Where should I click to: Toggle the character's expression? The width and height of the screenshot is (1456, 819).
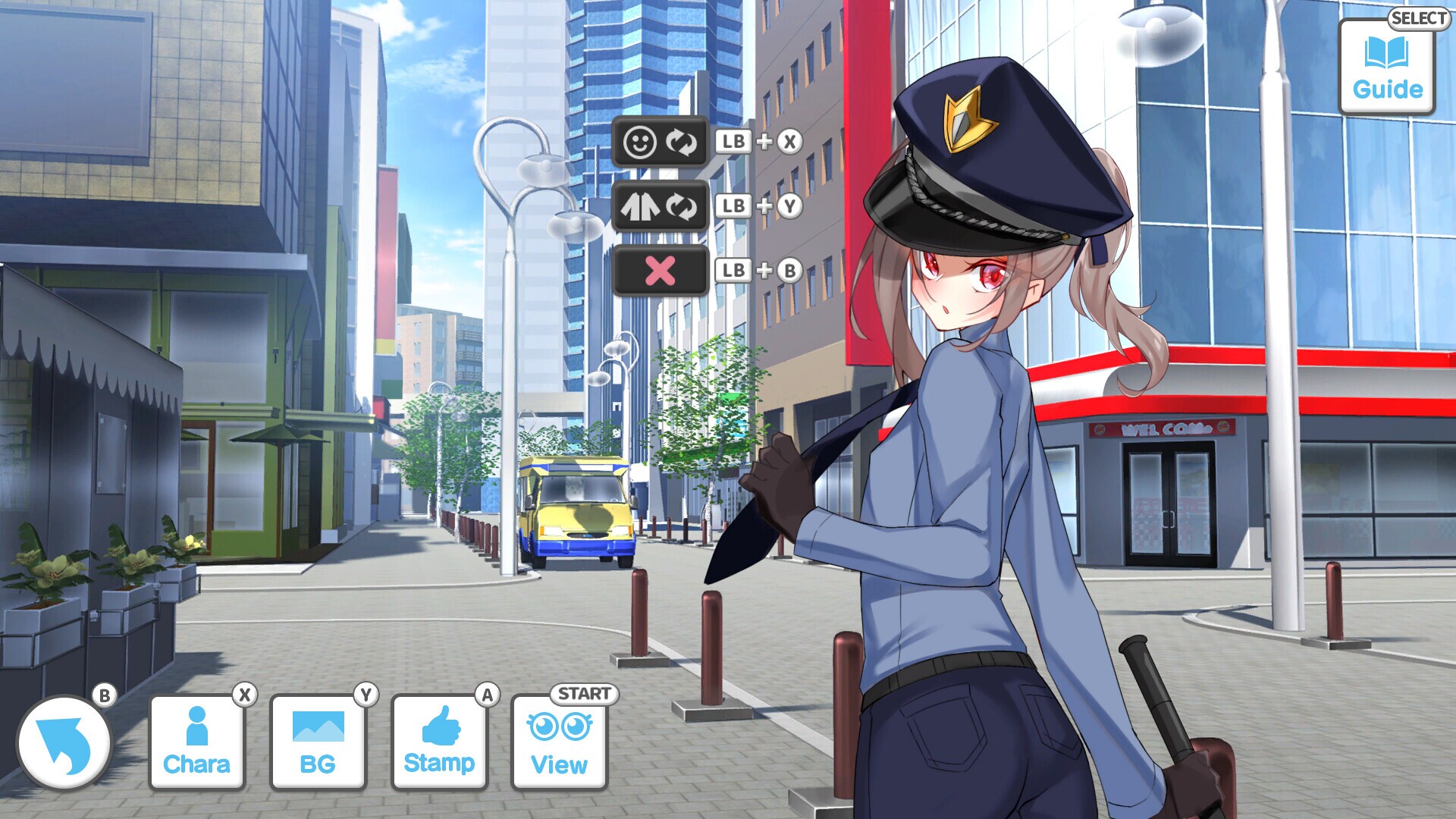661,141
